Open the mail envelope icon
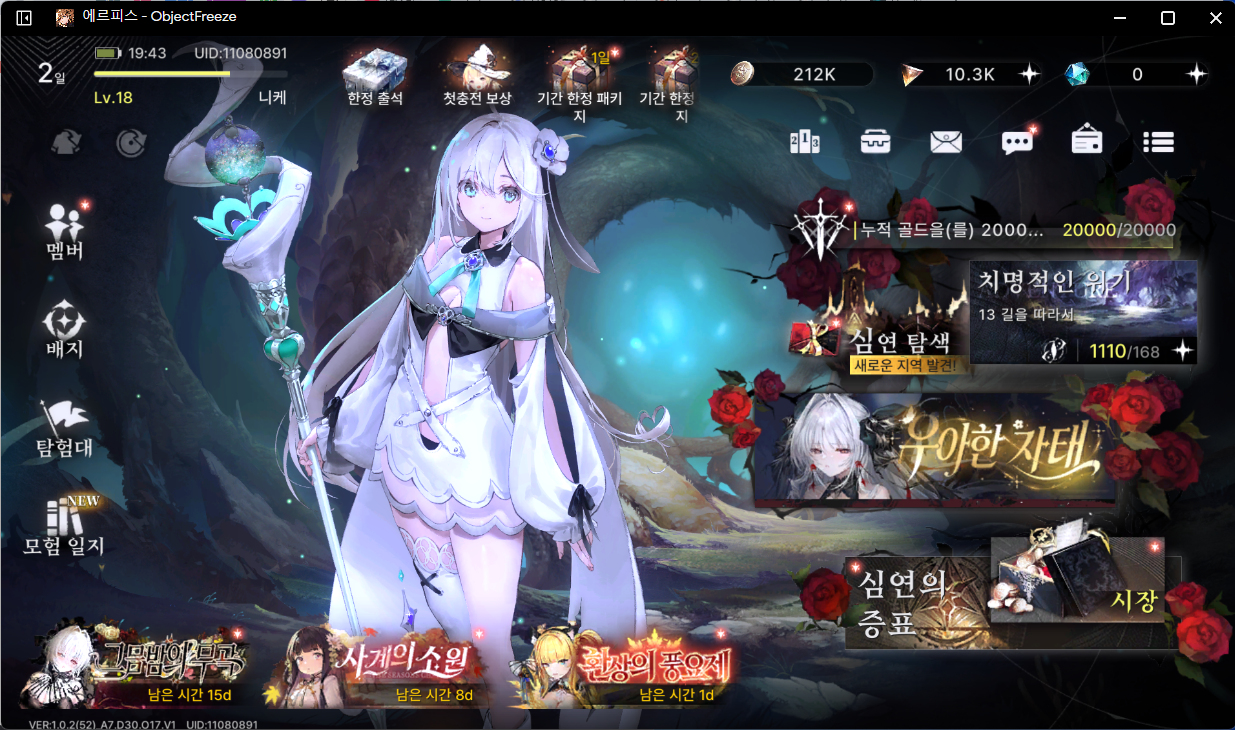 coord(945,142)
